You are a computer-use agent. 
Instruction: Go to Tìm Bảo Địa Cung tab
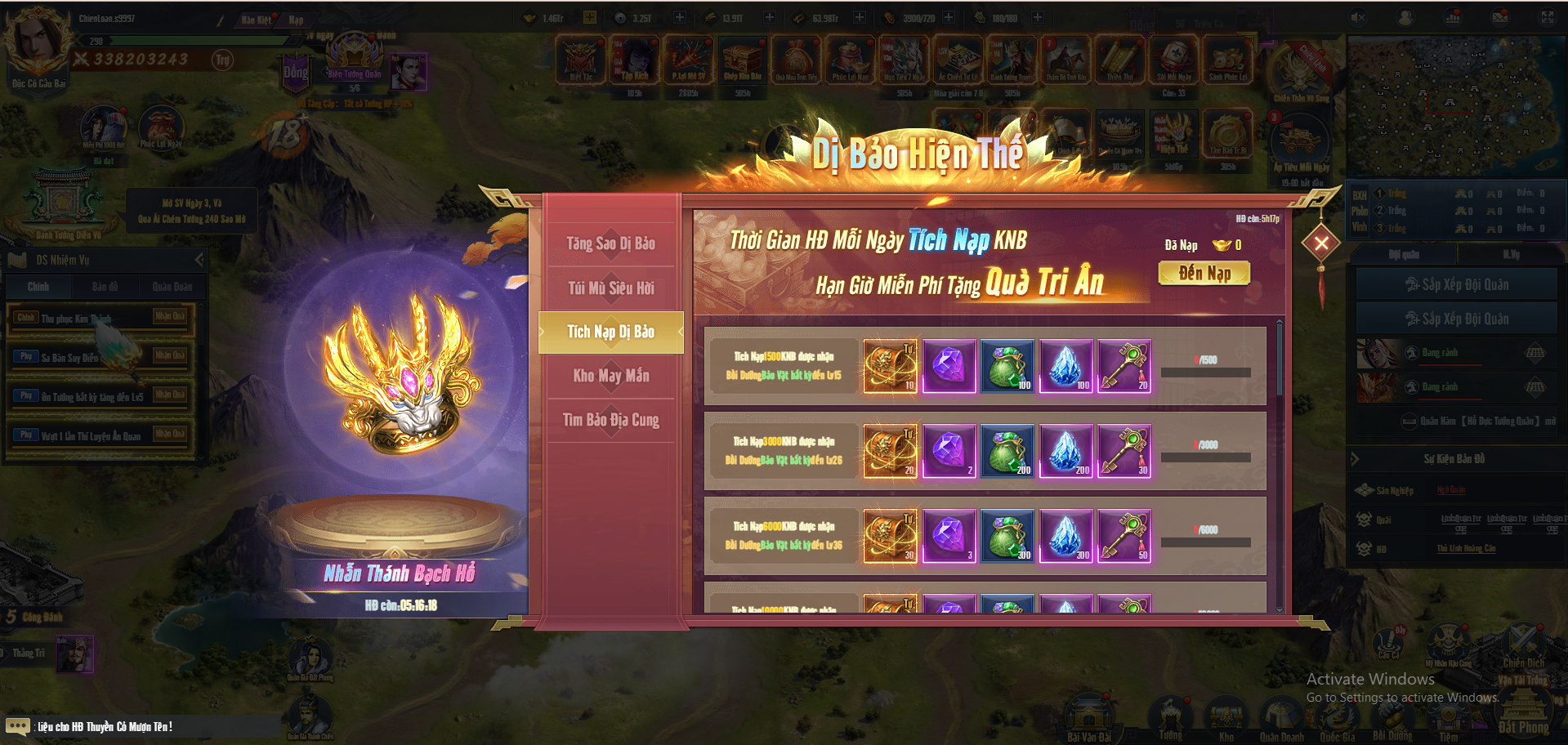pyautogui.click(x=610, y=420)
